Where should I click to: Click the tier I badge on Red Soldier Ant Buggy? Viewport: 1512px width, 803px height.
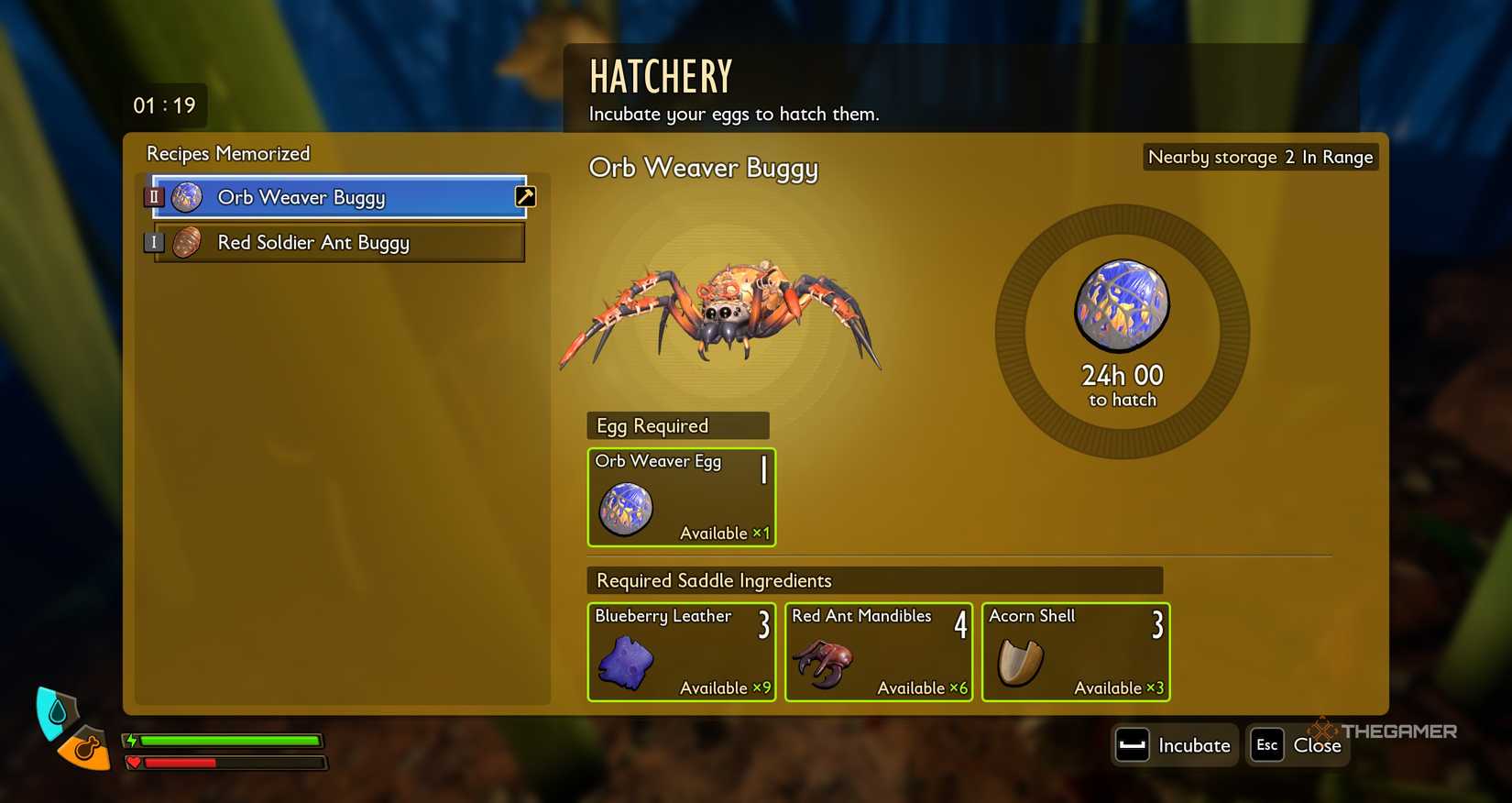tap(154, 242)
